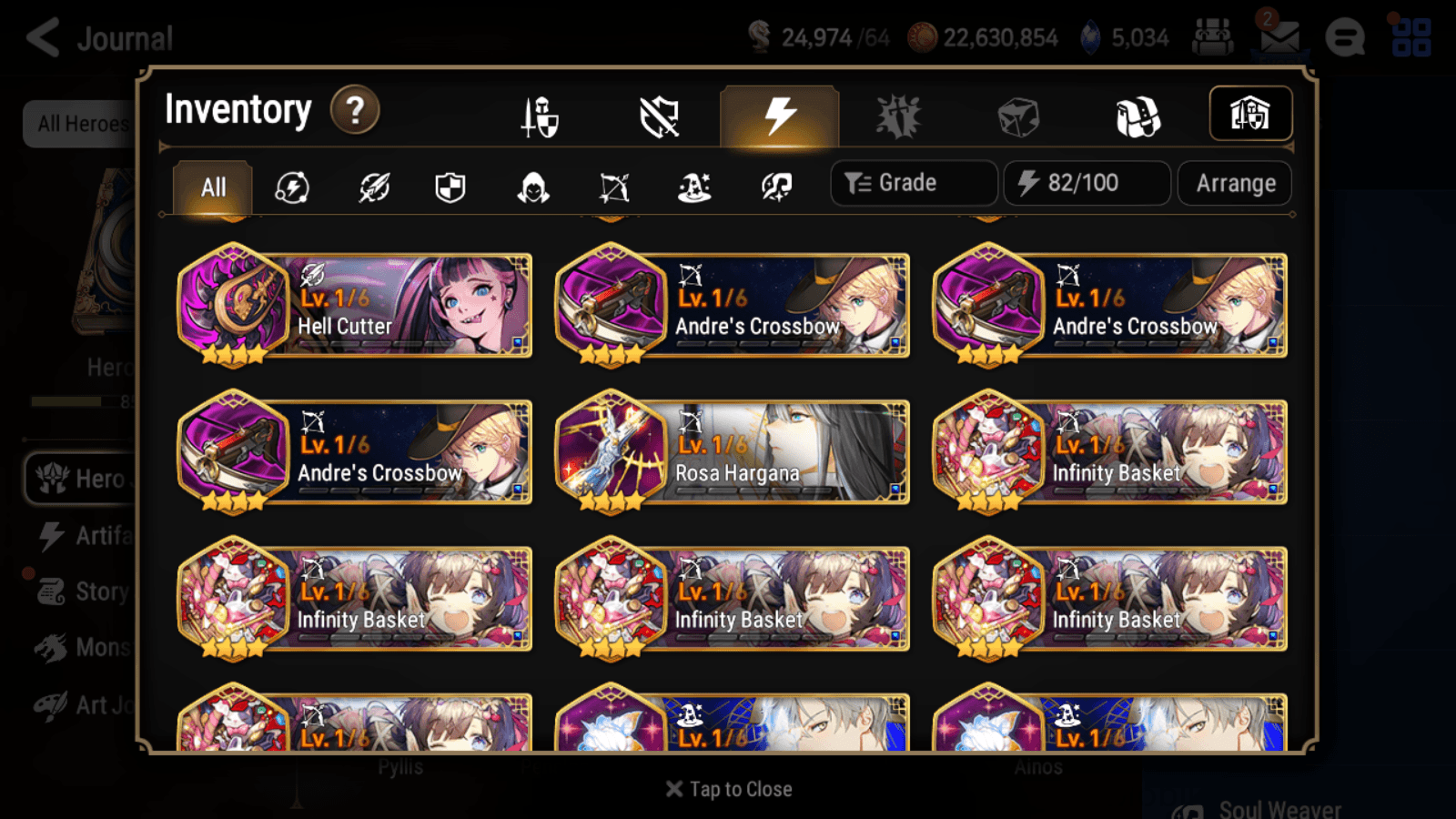1456x819 pixels.
Task: Select the Hell Cutter artifact thumbnail
Action: [x=235, y=300]
